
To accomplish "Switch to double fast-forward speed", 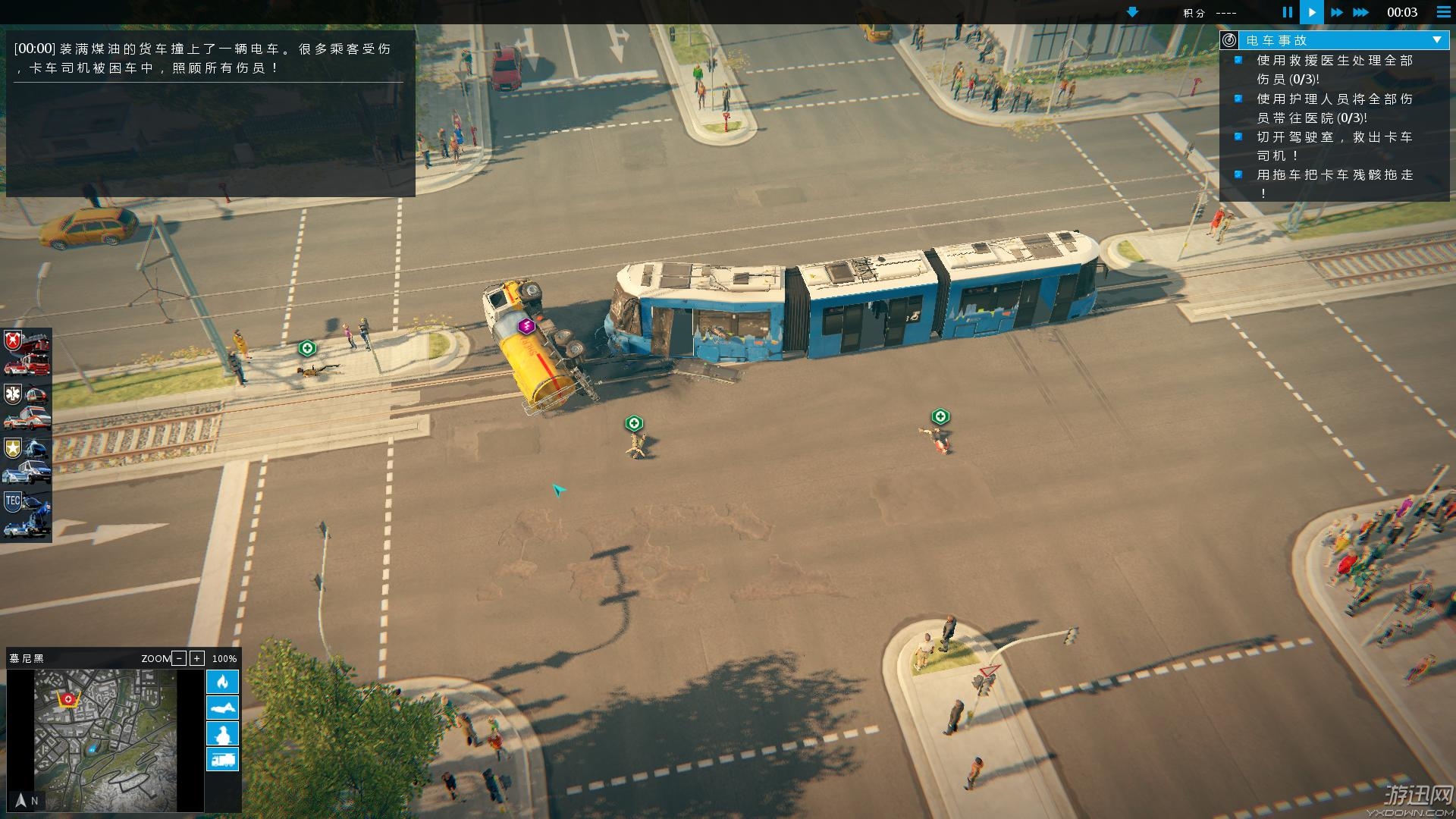I will (x=1336, y=12).
